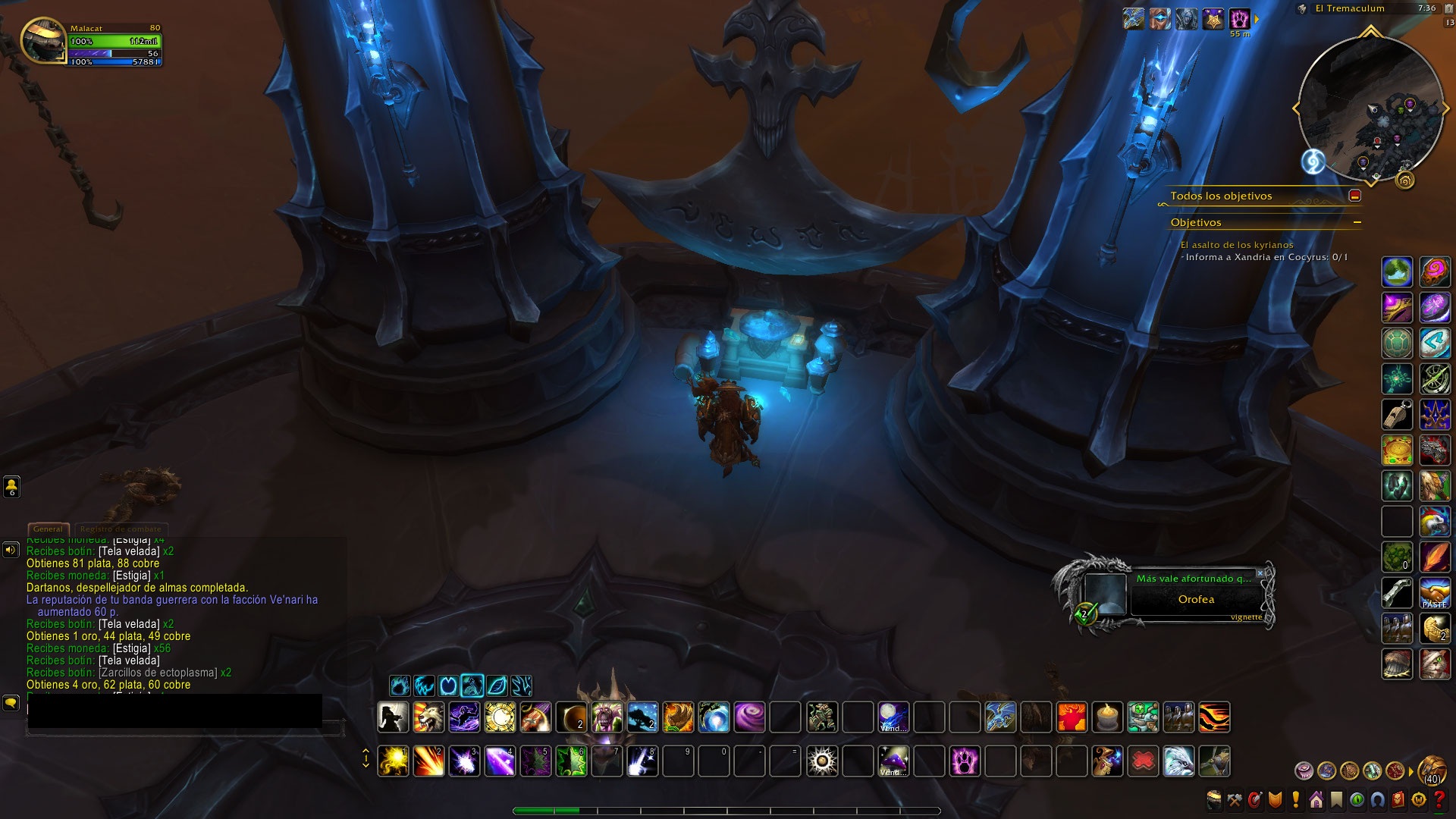The image size is (1456, 819).
Task: Open the main backpack bag
Action: click(x=1432, y=768)
